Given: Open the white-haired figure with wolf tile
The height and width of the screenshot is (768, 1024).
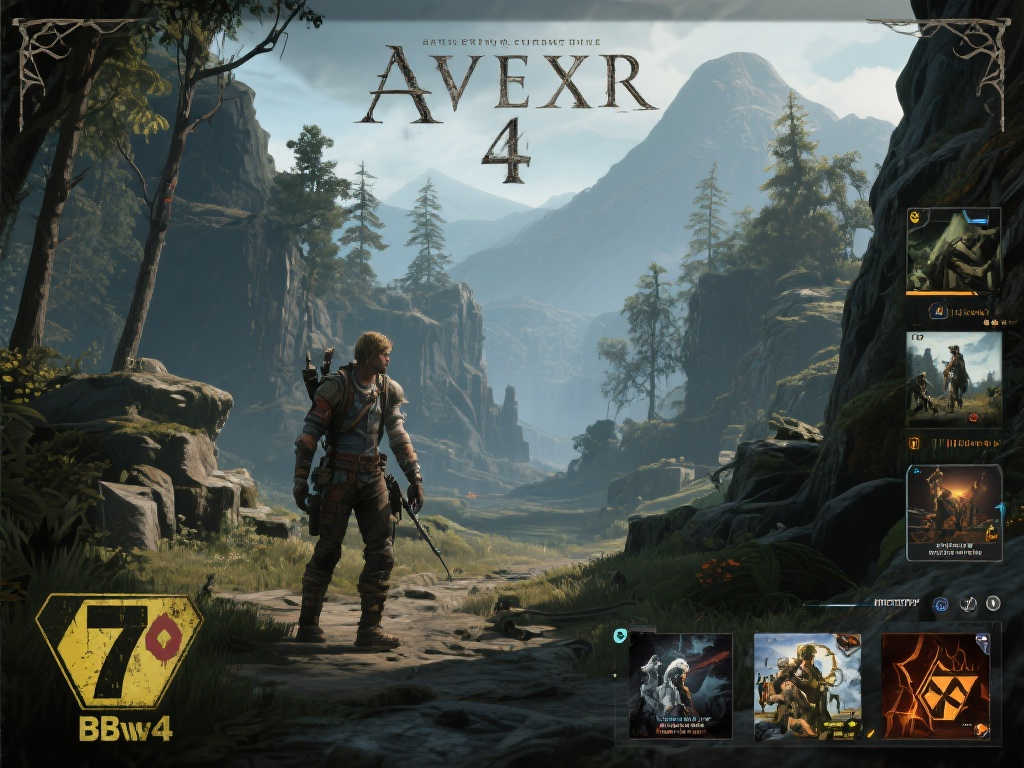Looking at the screenshot, I should [680, 686].
